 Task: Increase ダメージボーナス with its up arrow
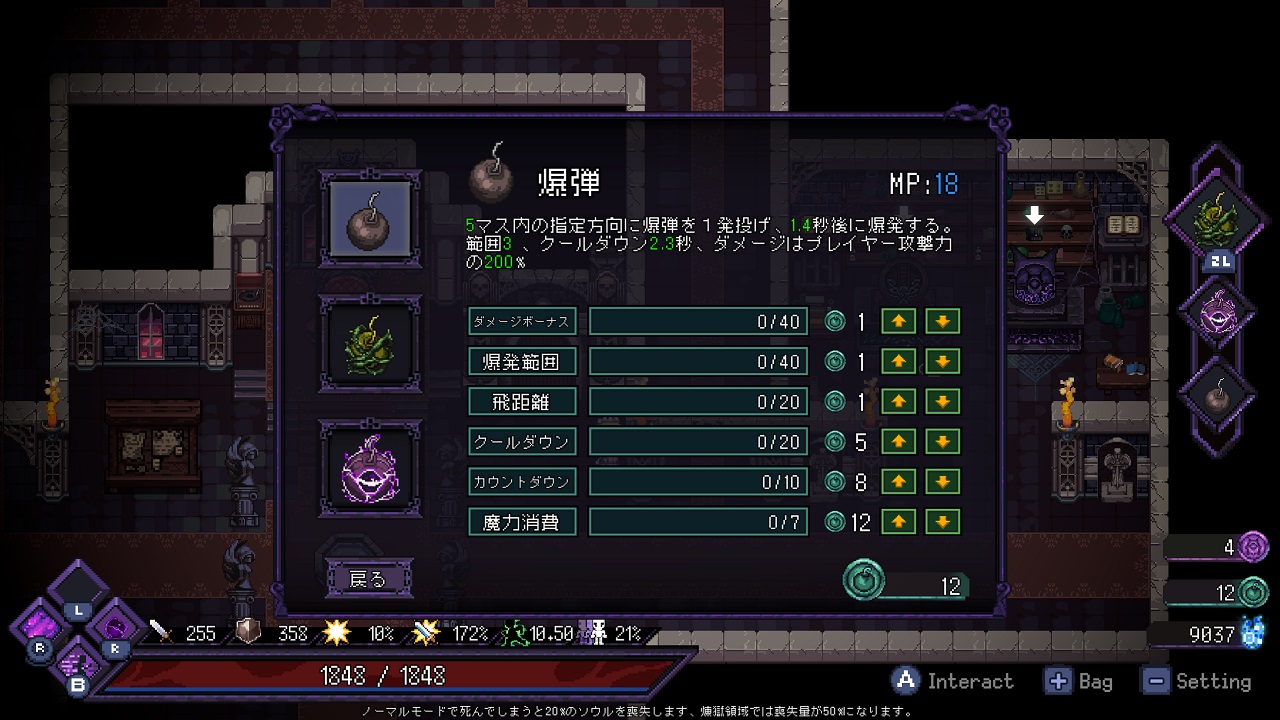click(898, 321)
